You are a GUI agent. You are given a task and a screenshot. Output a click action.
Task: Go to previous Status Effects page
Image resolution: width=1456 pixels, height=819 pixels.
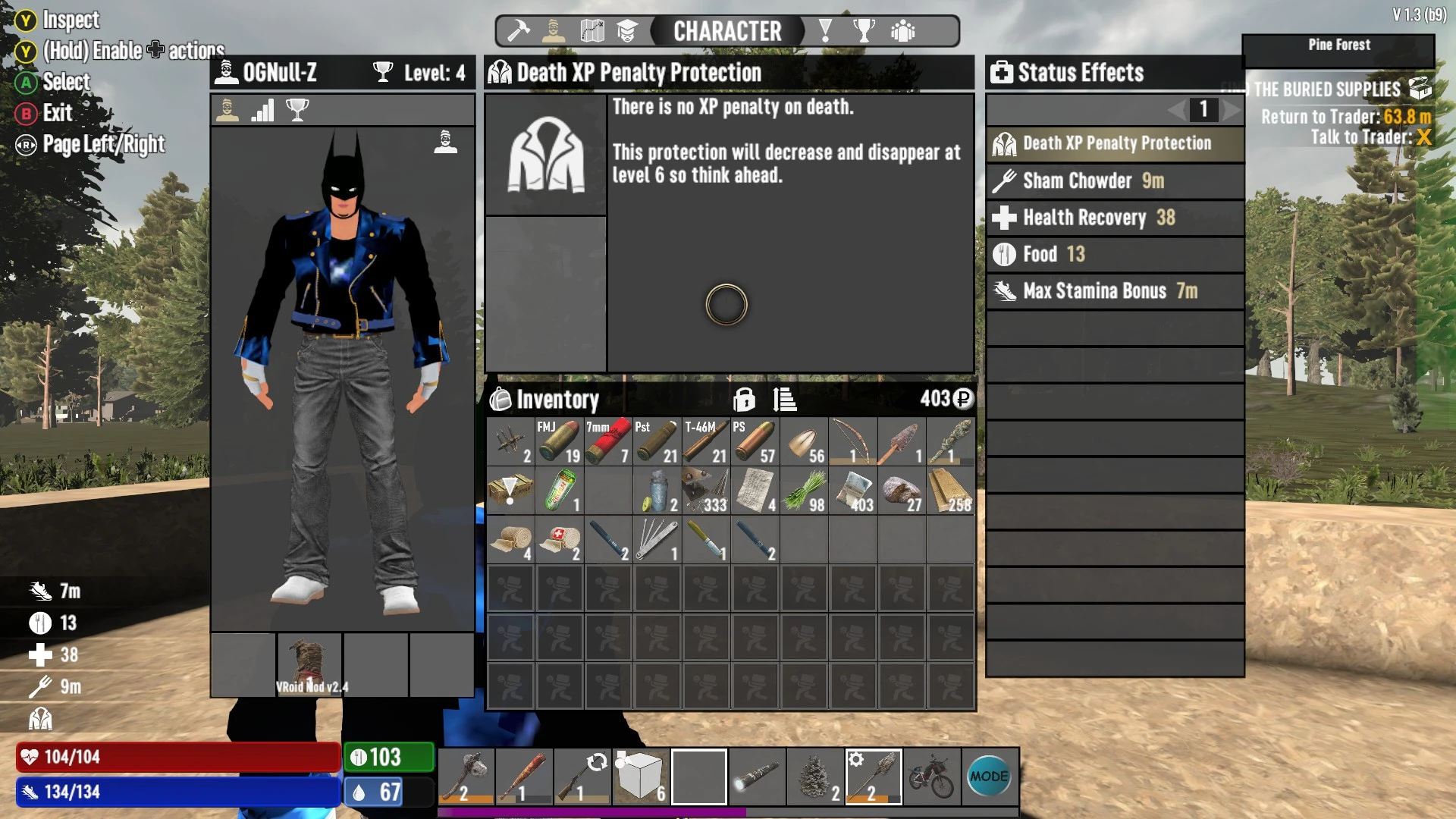[1176, 110]
